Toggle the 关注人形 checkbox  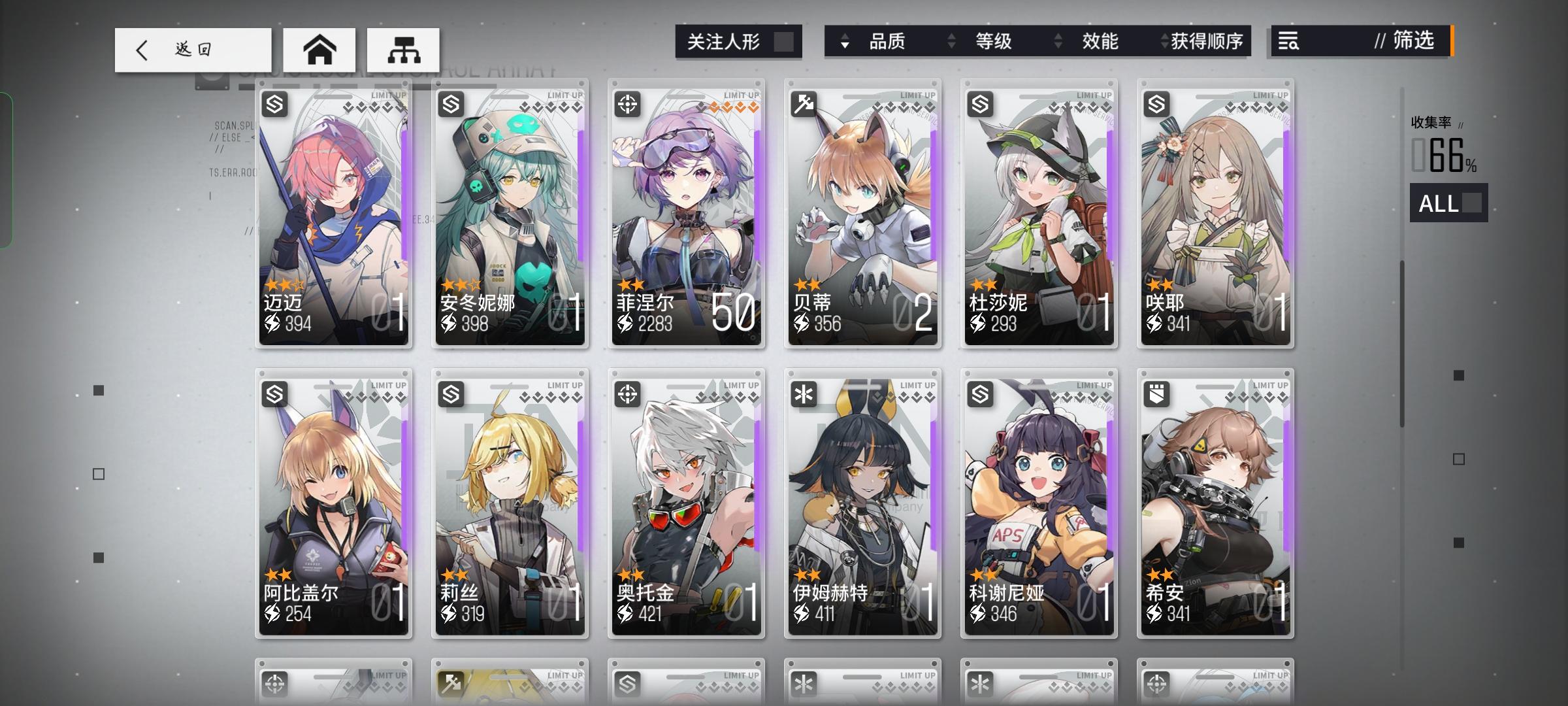pyautogui.click(x=783, y=41)
